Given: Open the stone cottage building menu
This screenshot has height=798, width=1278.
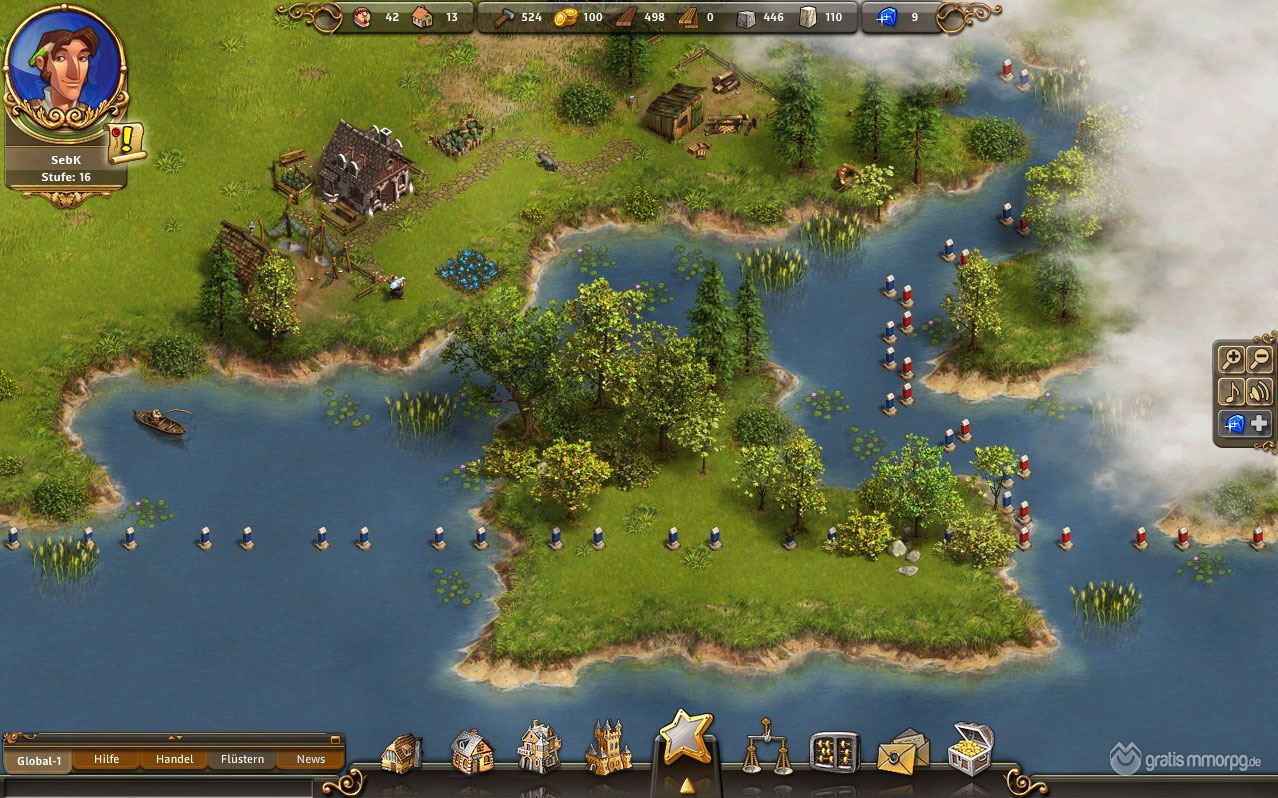Looking at the screenshot, I should (471, 750).
